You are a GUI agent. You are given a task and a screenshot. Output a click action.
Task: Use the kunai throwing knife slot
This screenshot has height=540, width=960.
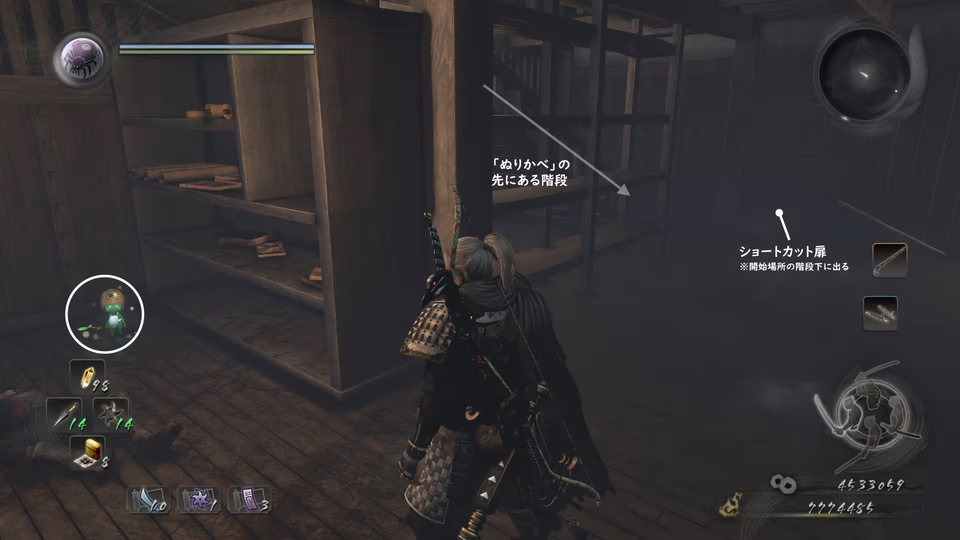(x=64, y=414)
